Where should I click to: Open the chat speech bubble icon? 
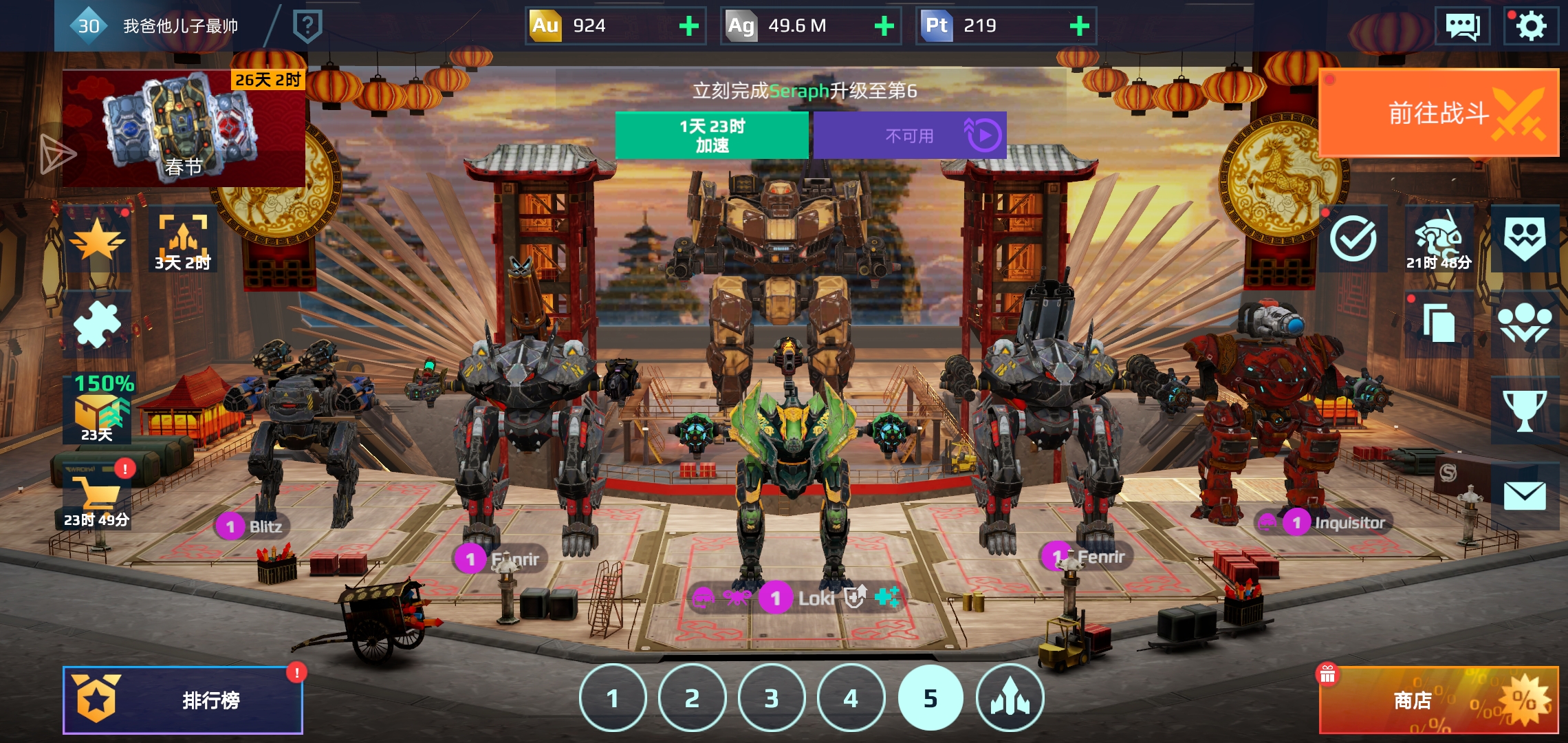1463,26
